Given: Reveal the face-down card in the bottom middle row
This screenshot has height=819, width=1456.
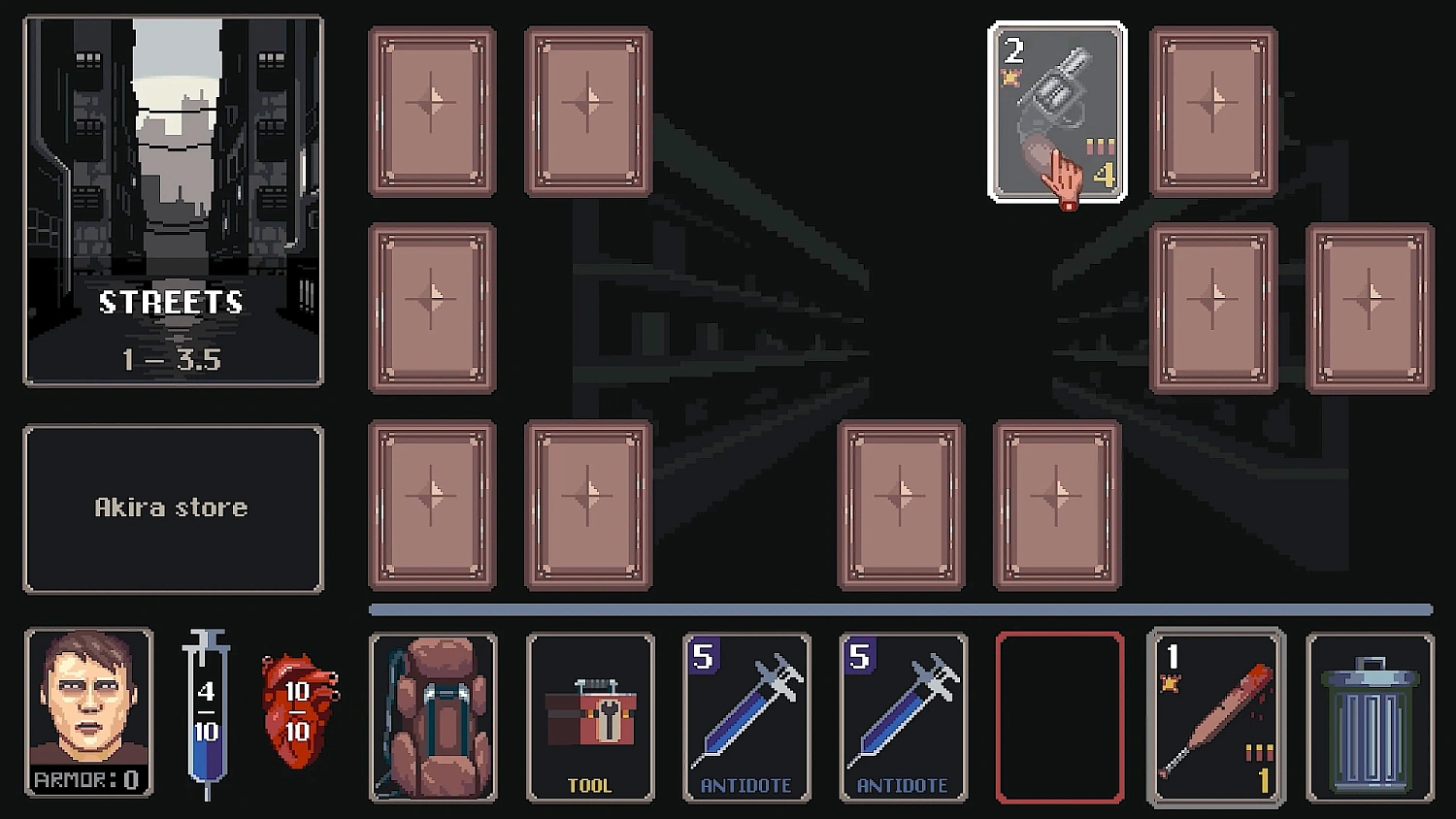Looking at the screenshot, I should (901, 503).
